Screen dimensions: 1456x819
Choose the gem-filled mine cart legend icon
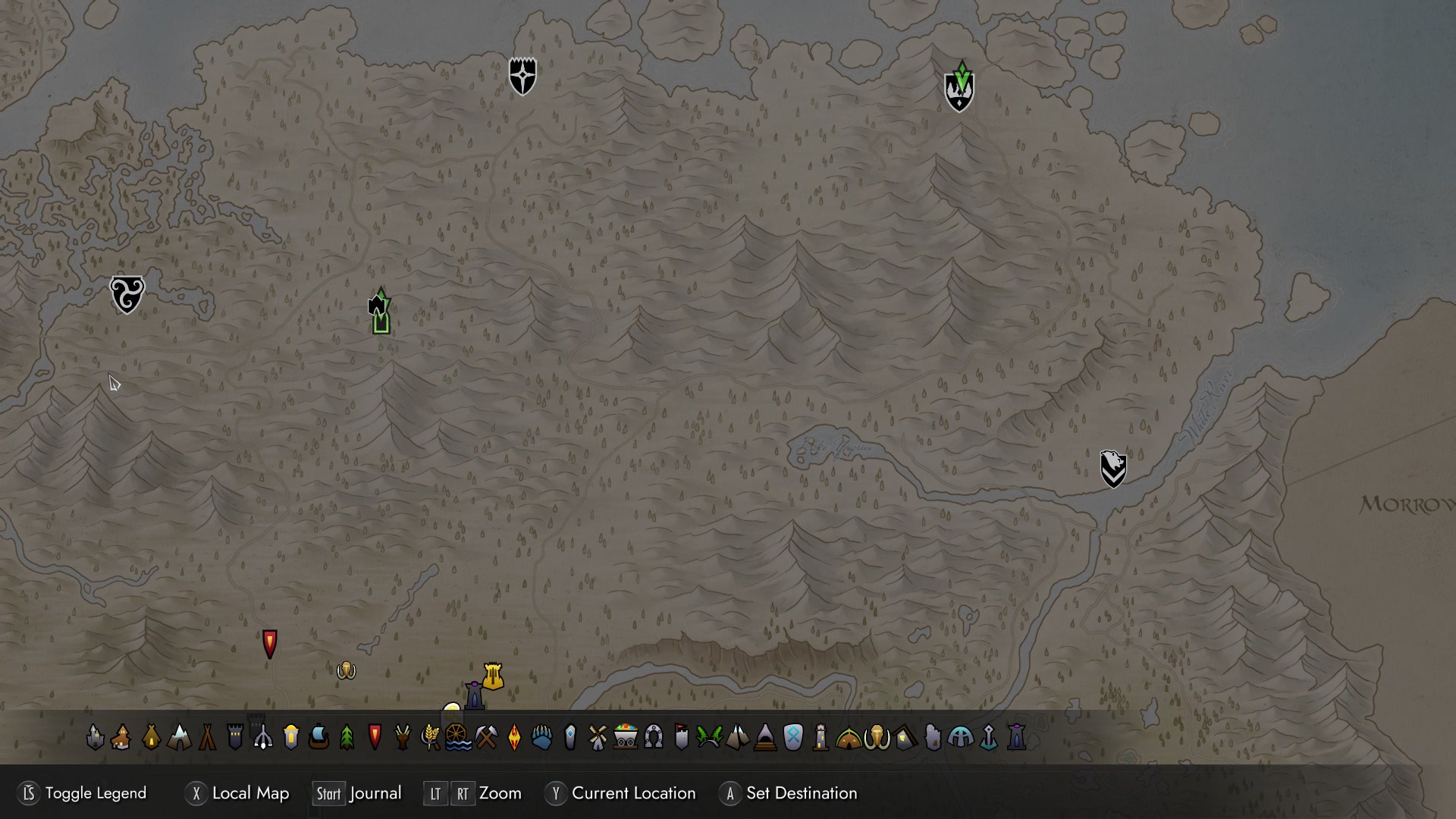626,736
